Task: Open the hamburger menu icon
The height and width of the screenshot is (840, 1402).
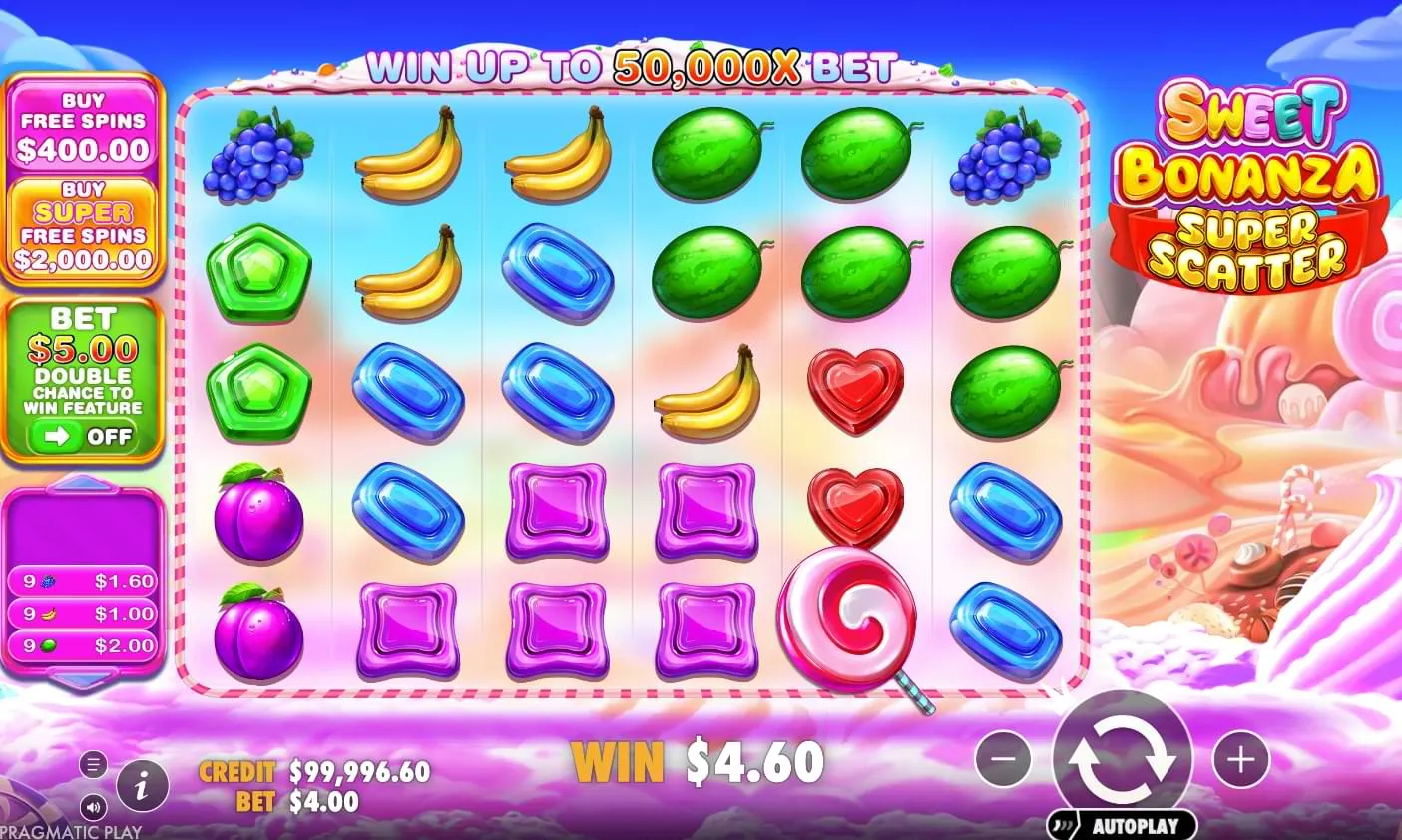Action: coord(93,764)
